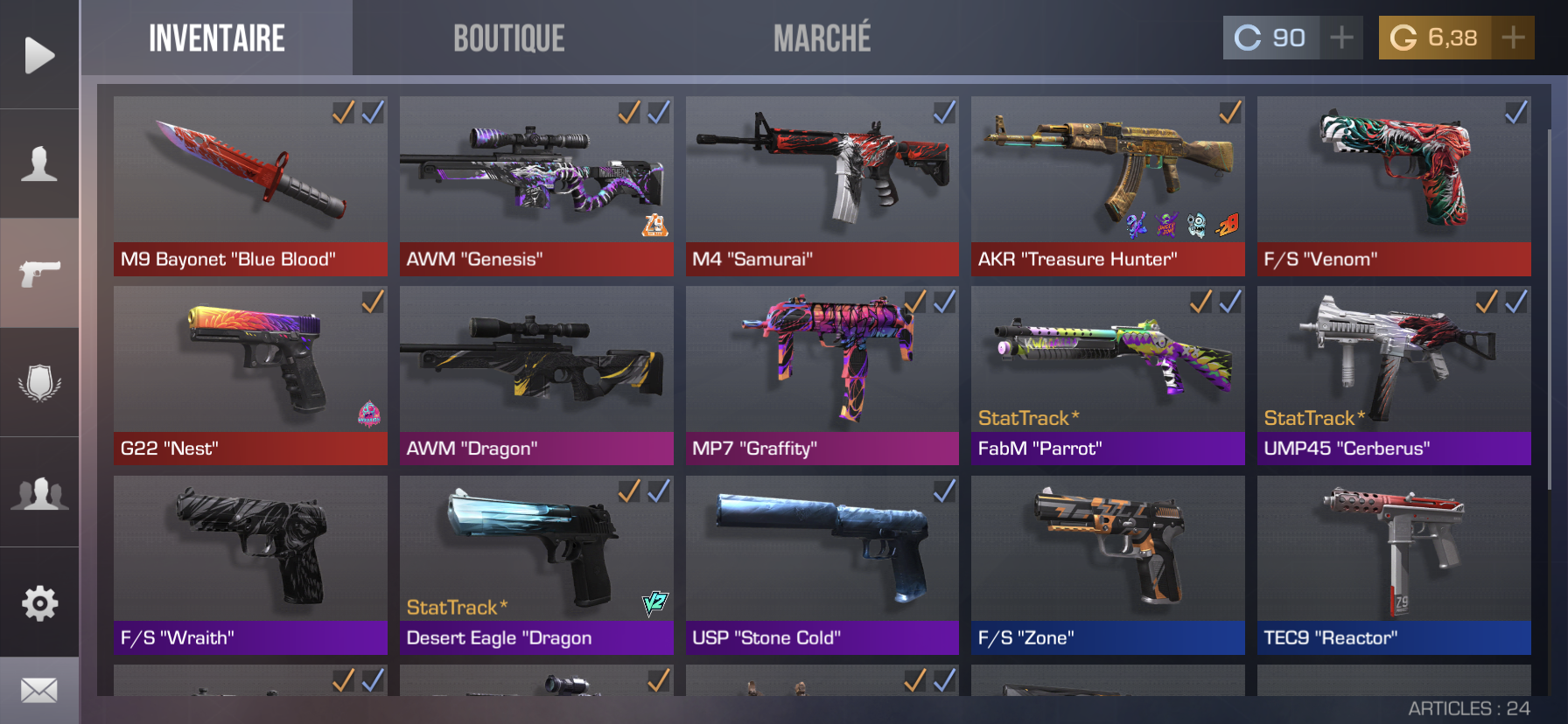This screenshot has width=1568, height=724.
Task: Open the settings gear icon
Action: click(x=39, y=602)
